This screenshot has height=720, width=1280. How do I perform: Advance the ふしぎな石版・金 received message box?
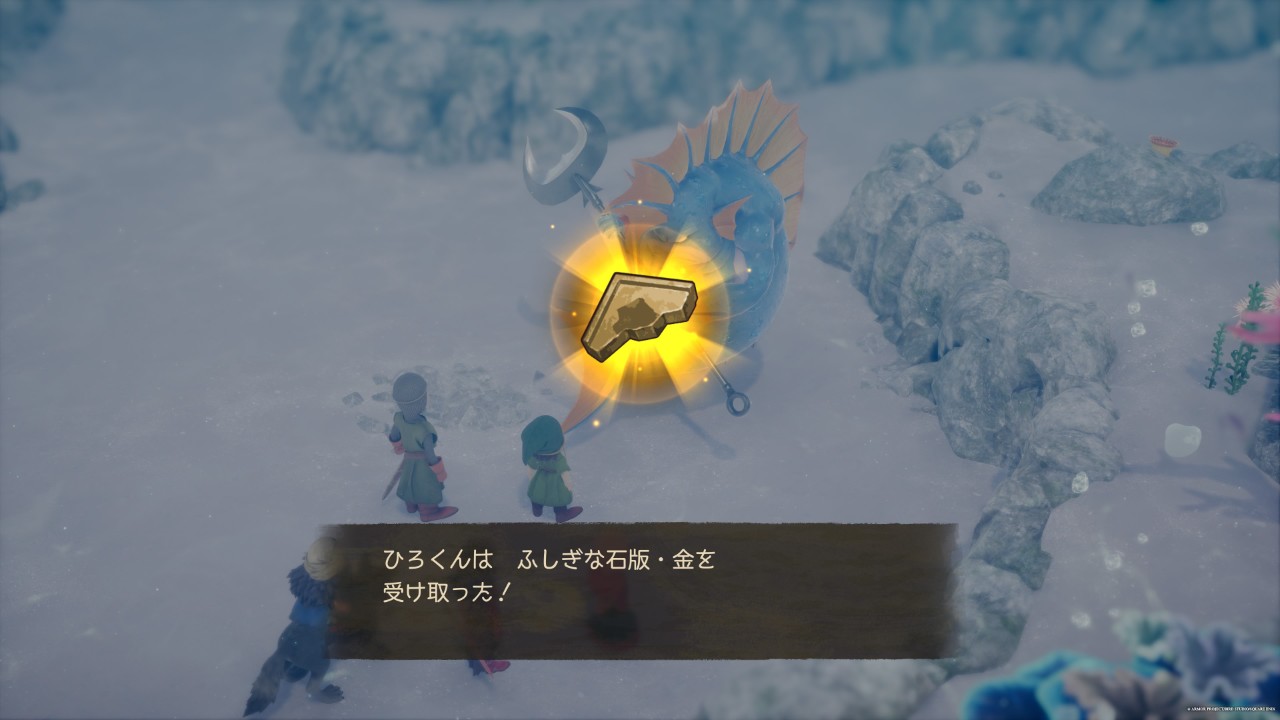coord(640,590)
